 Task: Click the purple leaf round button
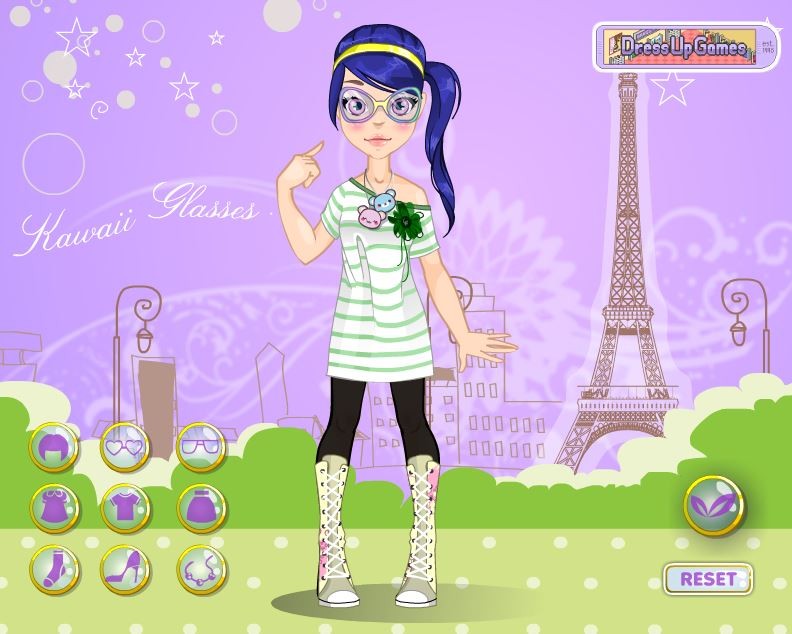[714, 506]
